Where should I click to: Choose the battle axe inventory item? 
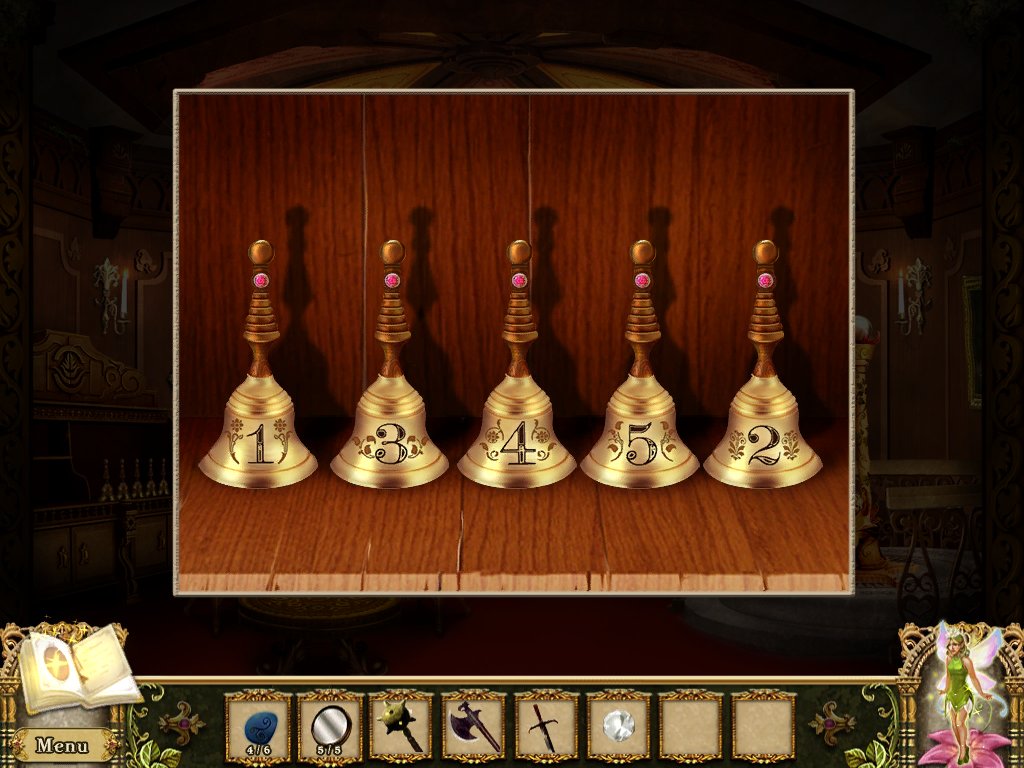click(x=474, y=725)
